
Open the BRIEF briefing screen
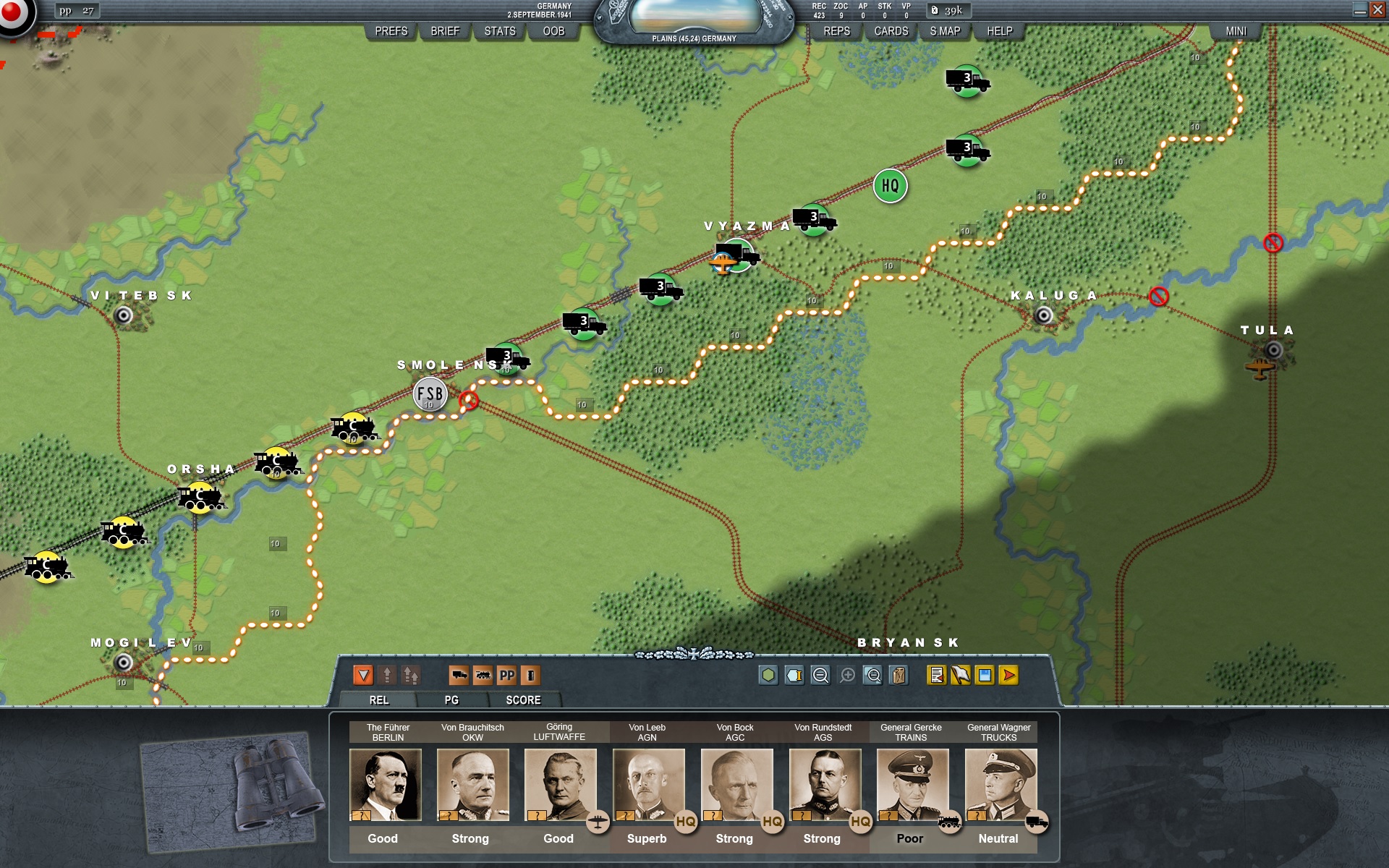coord(445,31)
